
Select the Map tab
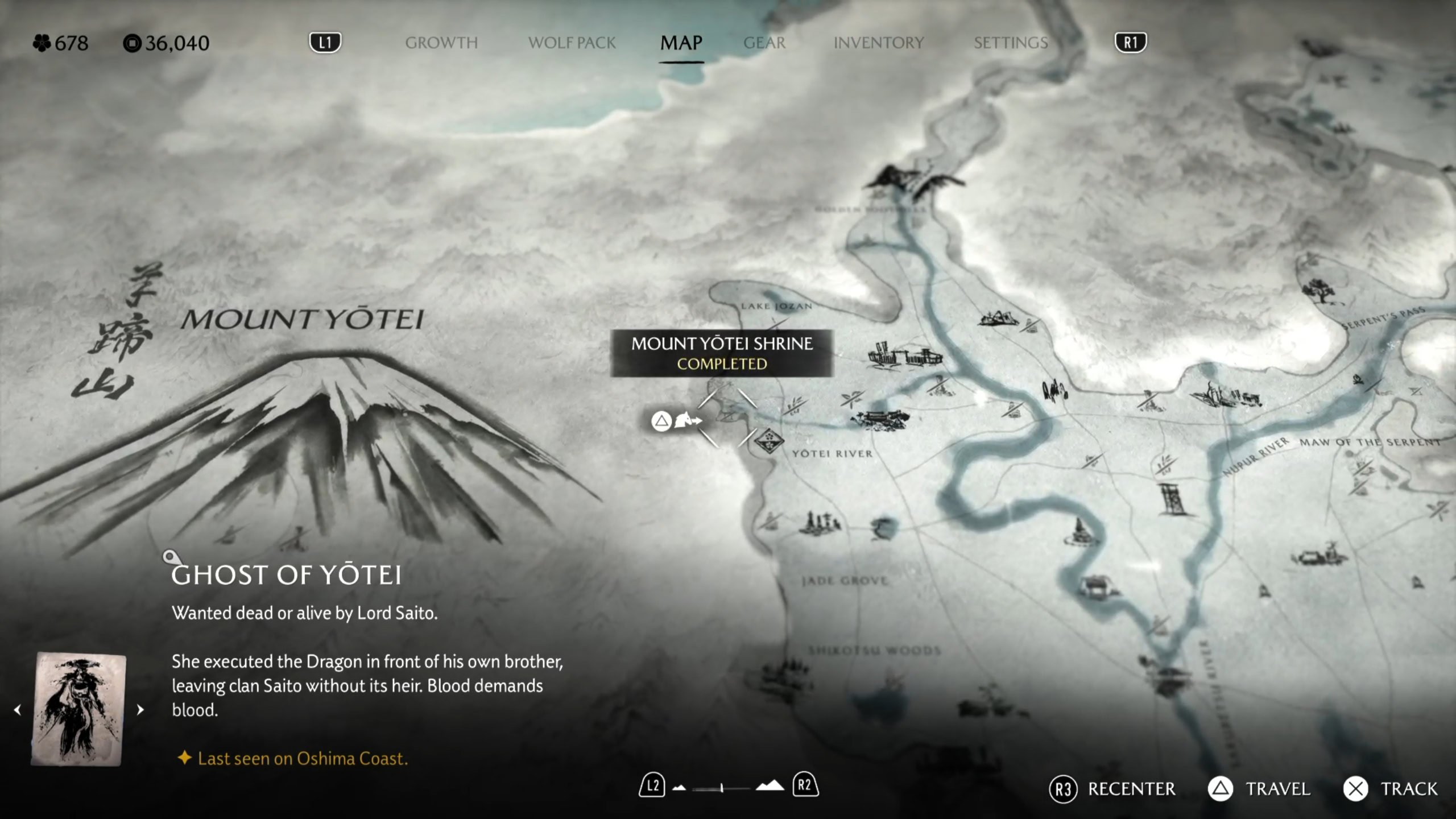(681, 43)
